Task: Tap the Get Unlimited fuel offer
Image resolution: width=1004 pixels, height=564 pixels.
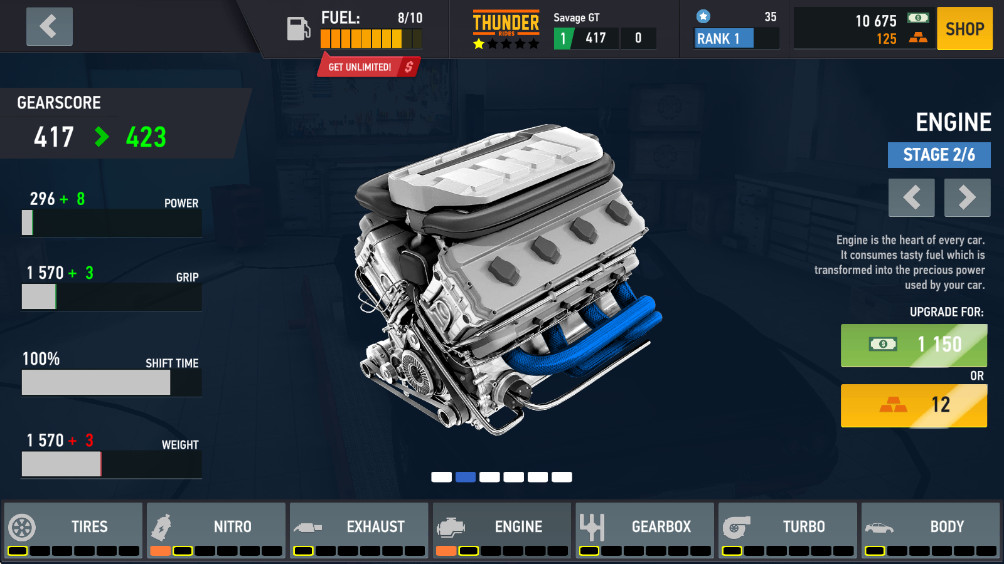Action: point(368,66)
